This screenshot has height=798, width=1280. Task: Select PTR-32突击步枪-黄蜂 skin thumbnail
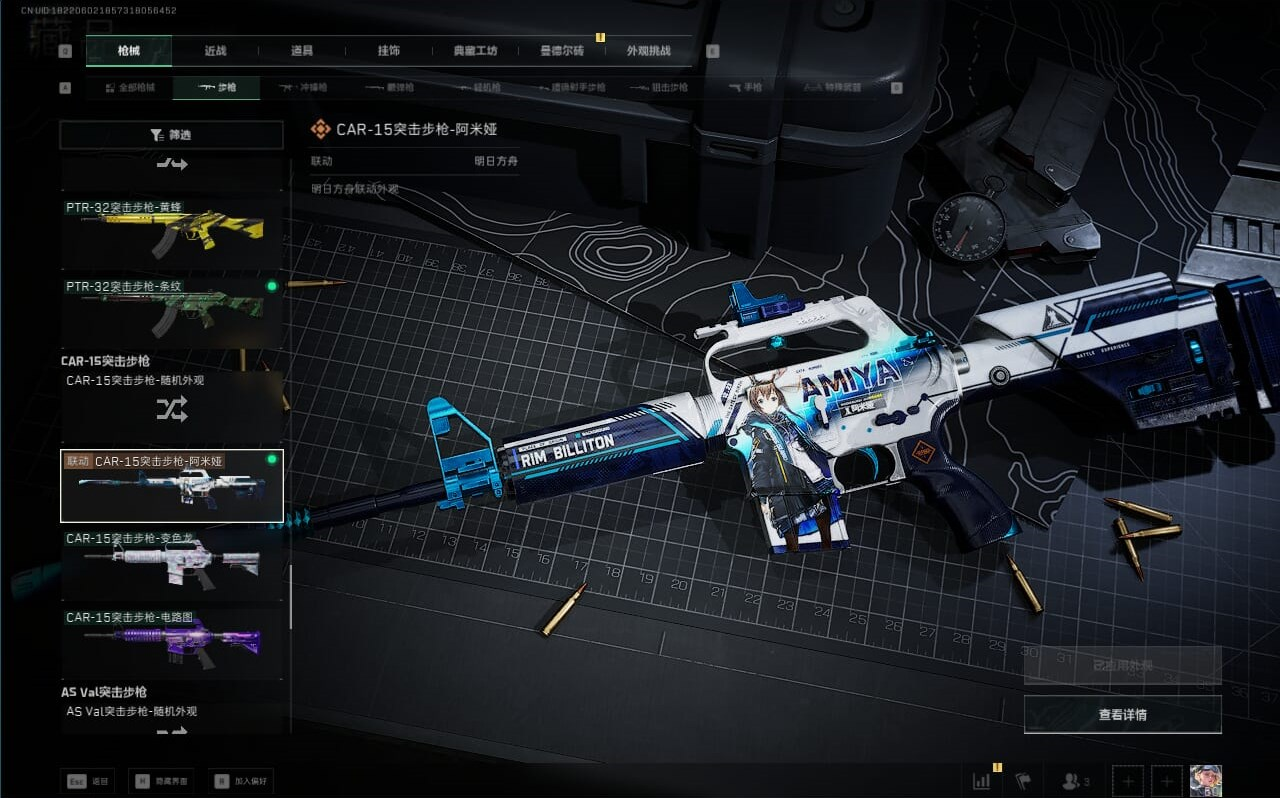(172, 232)
